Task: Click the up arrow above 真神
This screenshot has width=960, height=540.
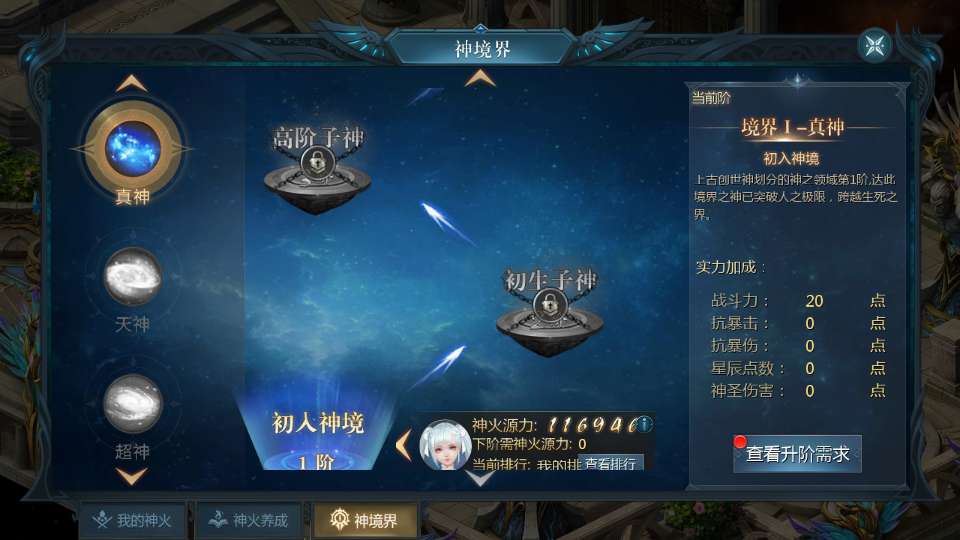Action: tap(133, 83)
